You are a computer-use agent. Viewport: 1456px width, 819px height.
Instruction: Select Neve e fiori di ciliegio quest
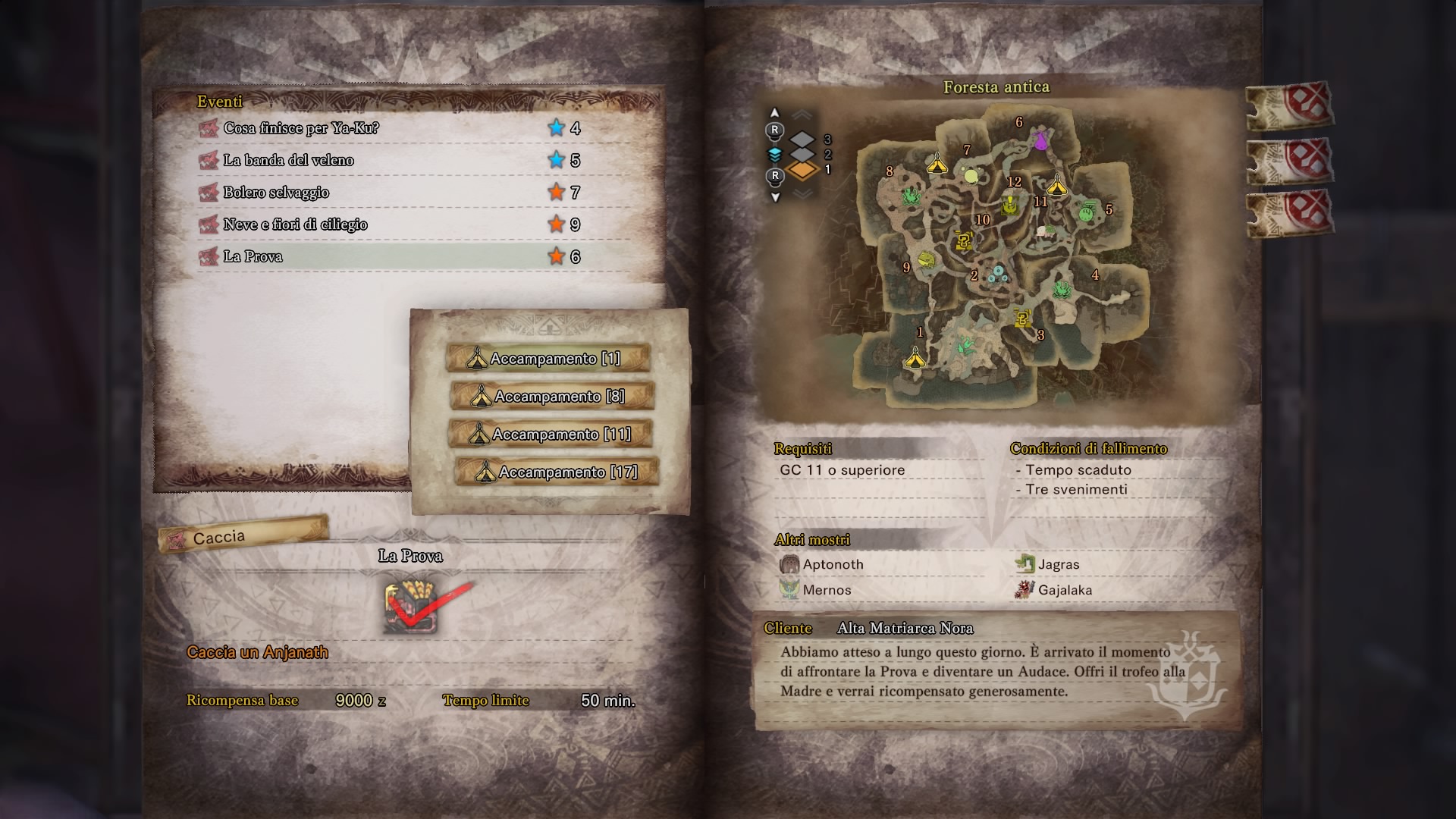pos(295,224)
